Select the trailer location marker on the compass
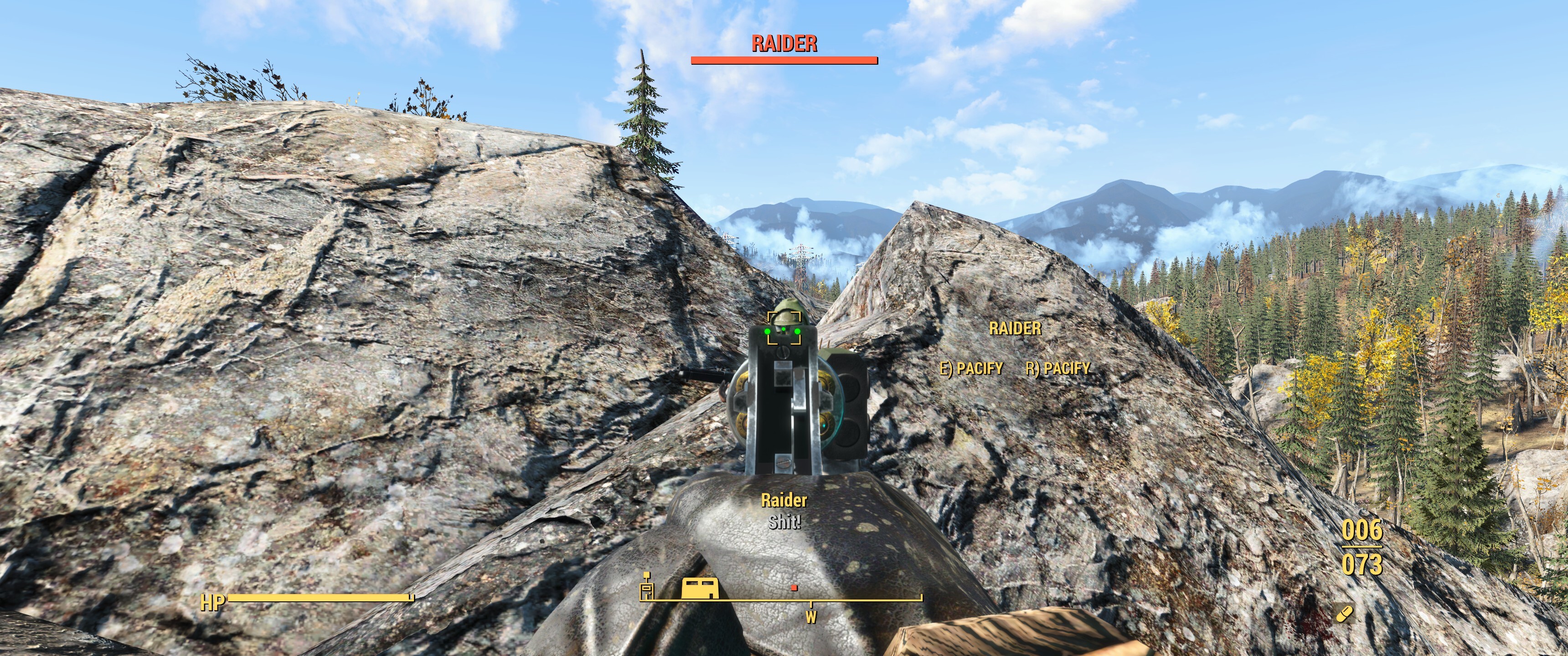 pos(700,589)
